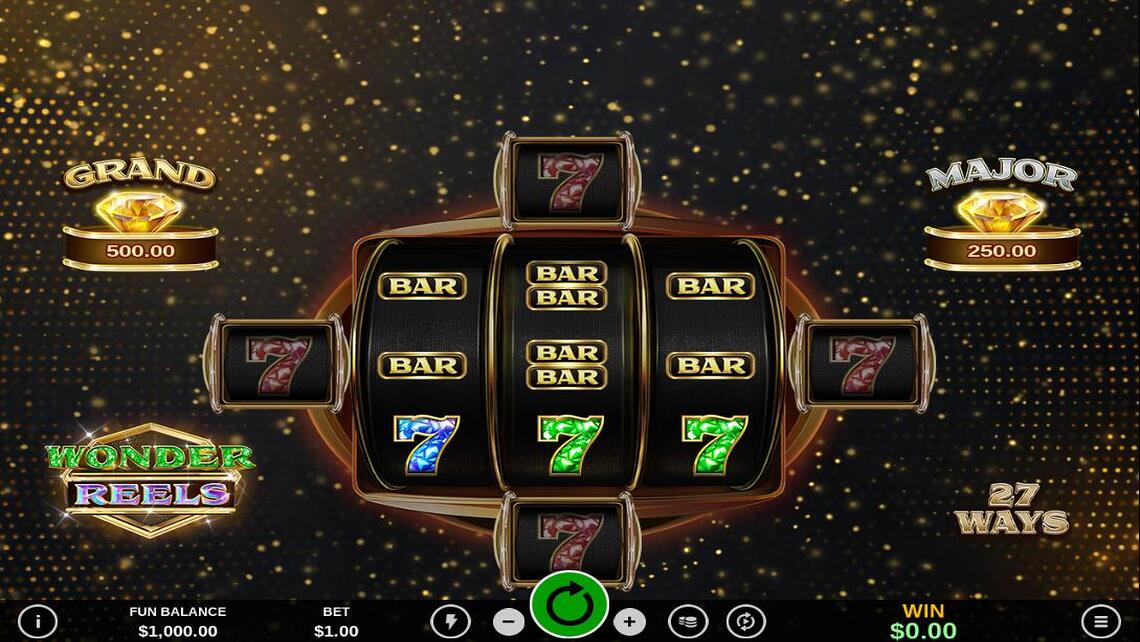Open the game info button
Screen dimensions: 1140x642
click(38, 621)
